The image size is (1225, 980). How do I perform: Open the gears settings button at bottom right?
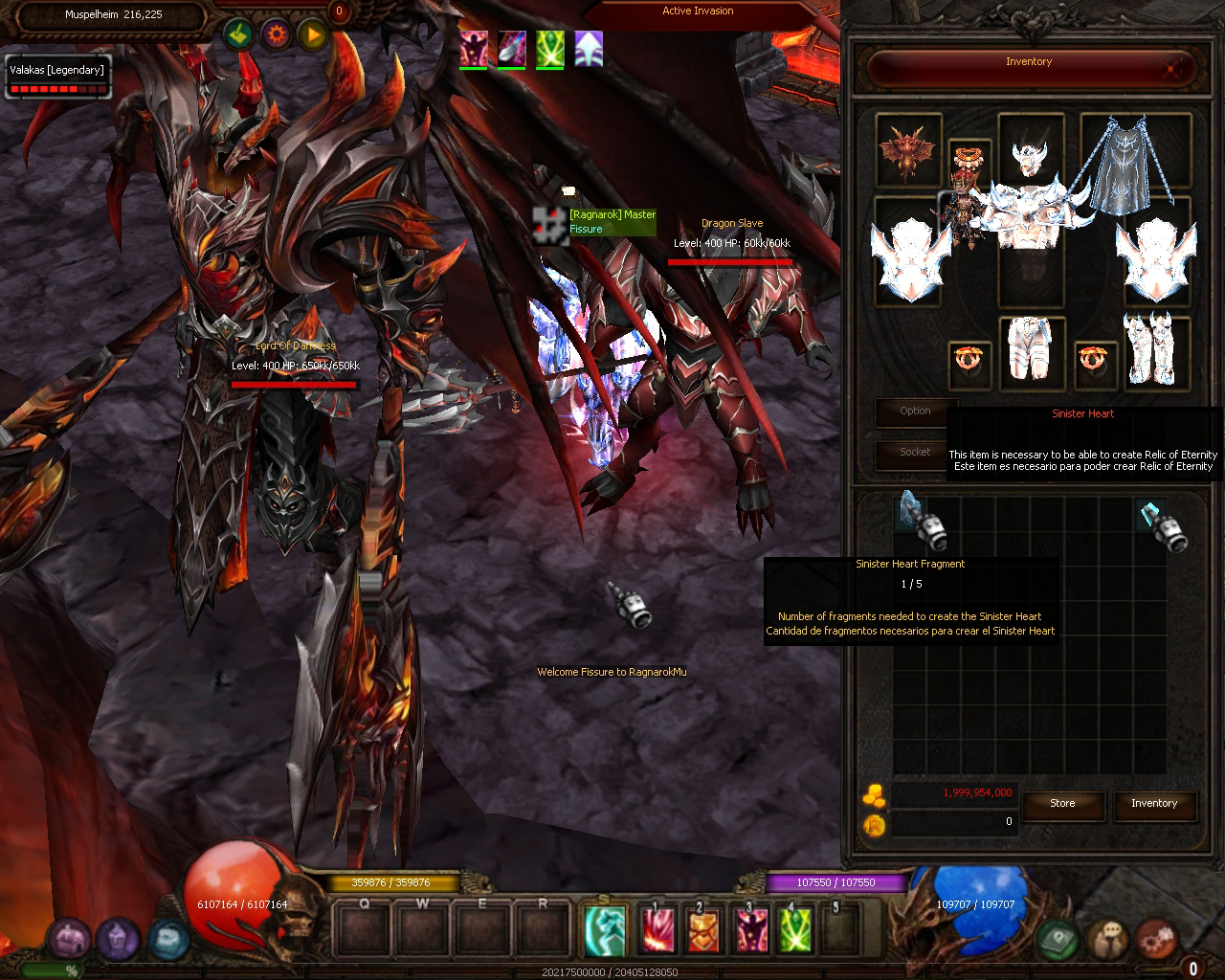click(1156, 940)
